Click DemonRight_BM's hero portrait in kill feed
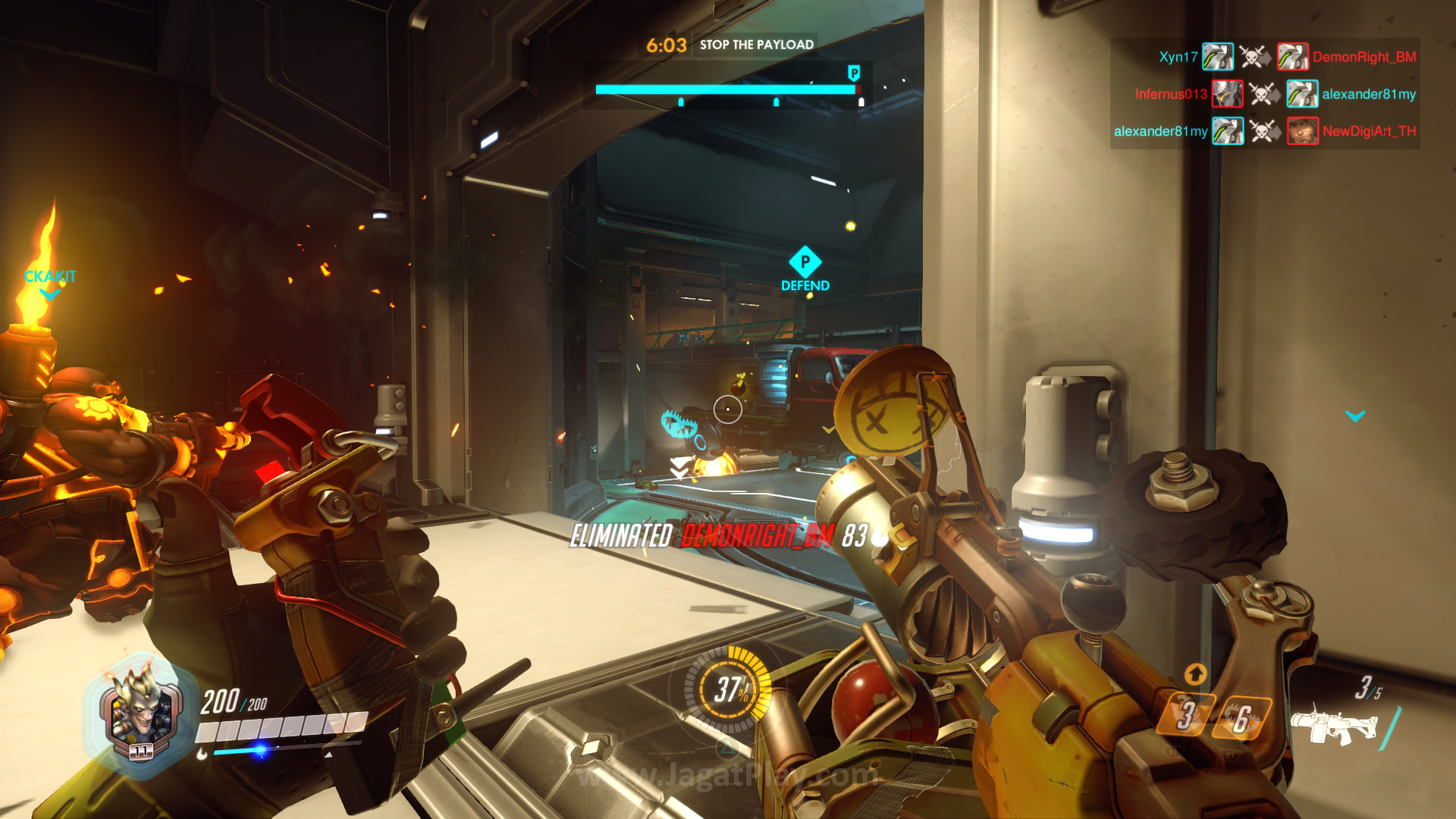Screen dimensions: 1456x819 [1292, 57]
